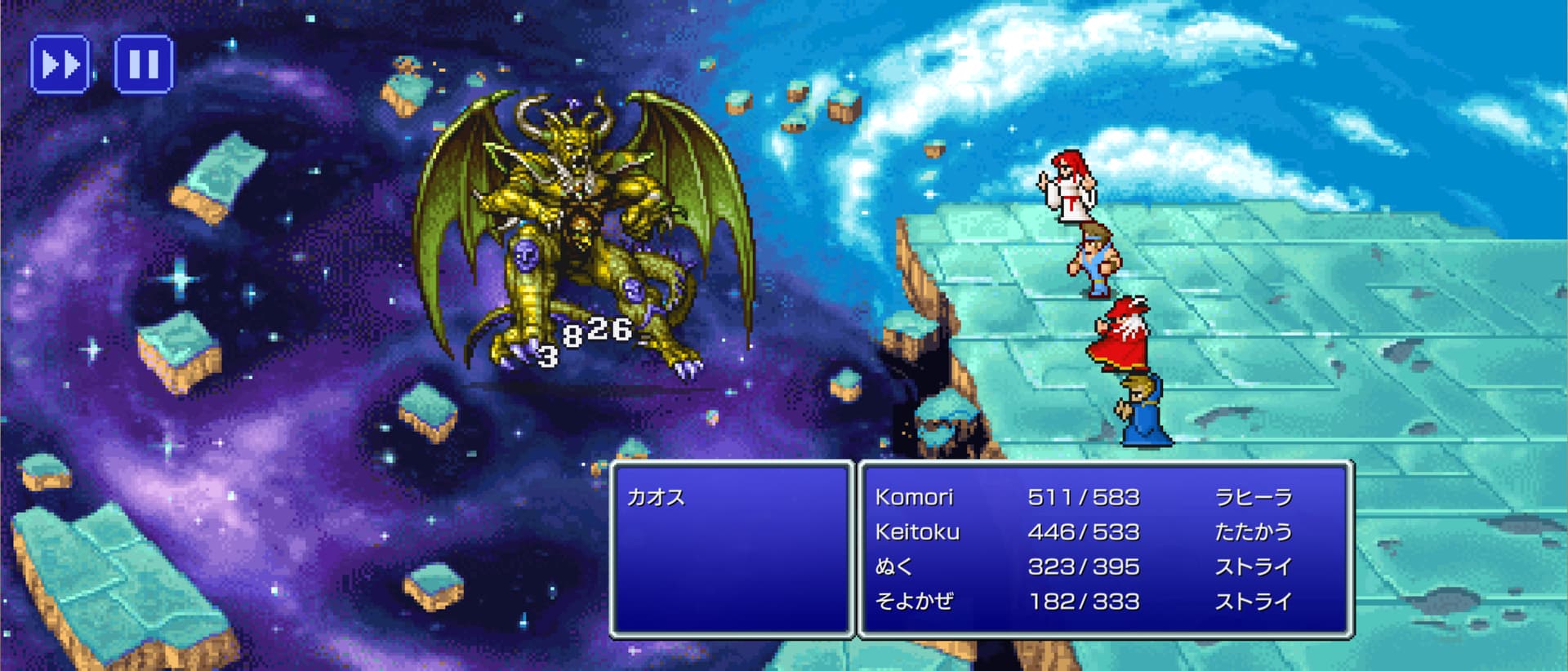Choose the ぬく party member row

1083,567
